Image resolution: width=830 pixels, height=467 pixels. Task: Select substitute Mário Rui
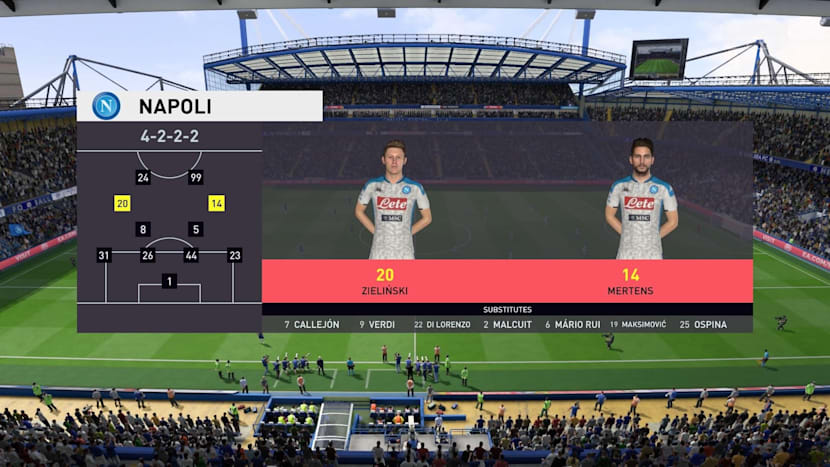pyautogui.click(x=571, y=324)
